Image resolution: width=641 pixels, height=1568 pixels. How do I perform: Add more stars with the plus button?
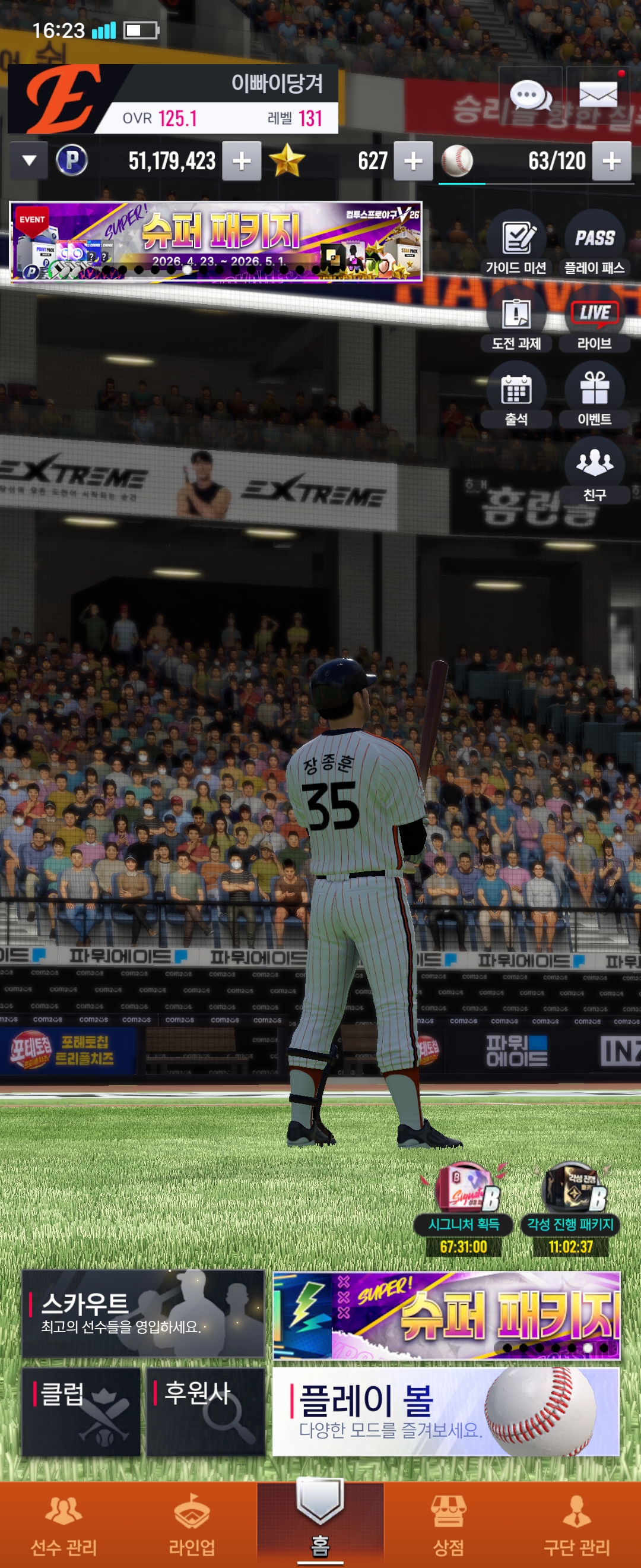(x=413, y=162)
